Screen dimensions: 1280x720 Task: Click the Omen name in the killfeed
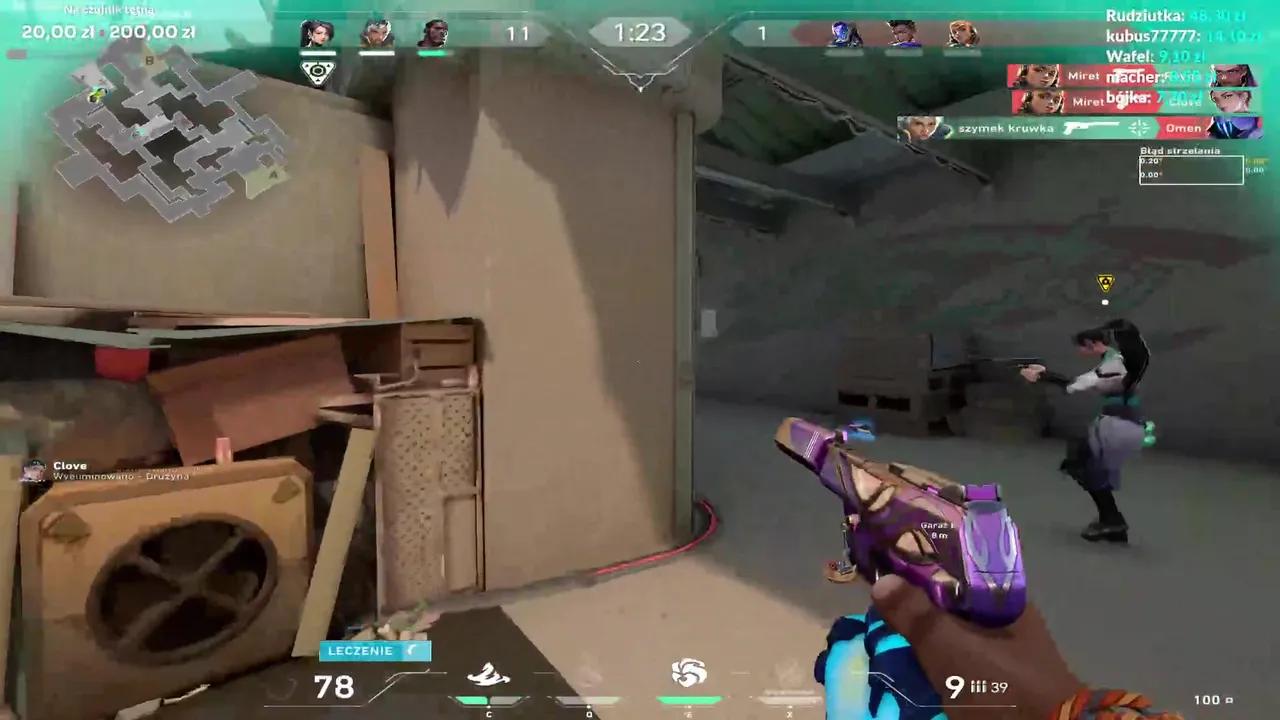(1184, 128)
